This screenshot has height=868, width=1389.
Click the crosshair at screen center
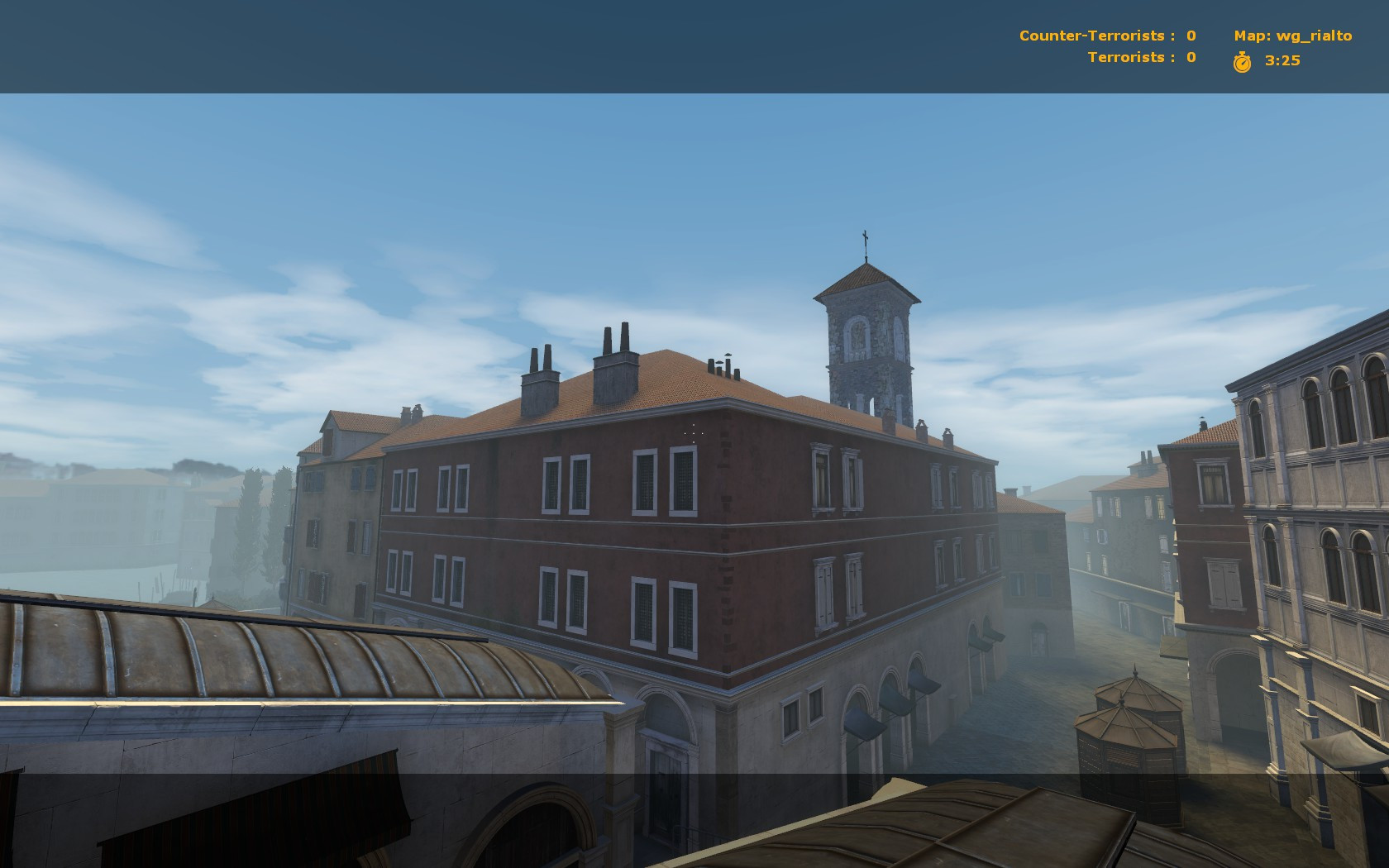pyautogui.click(x=694, y=433)
